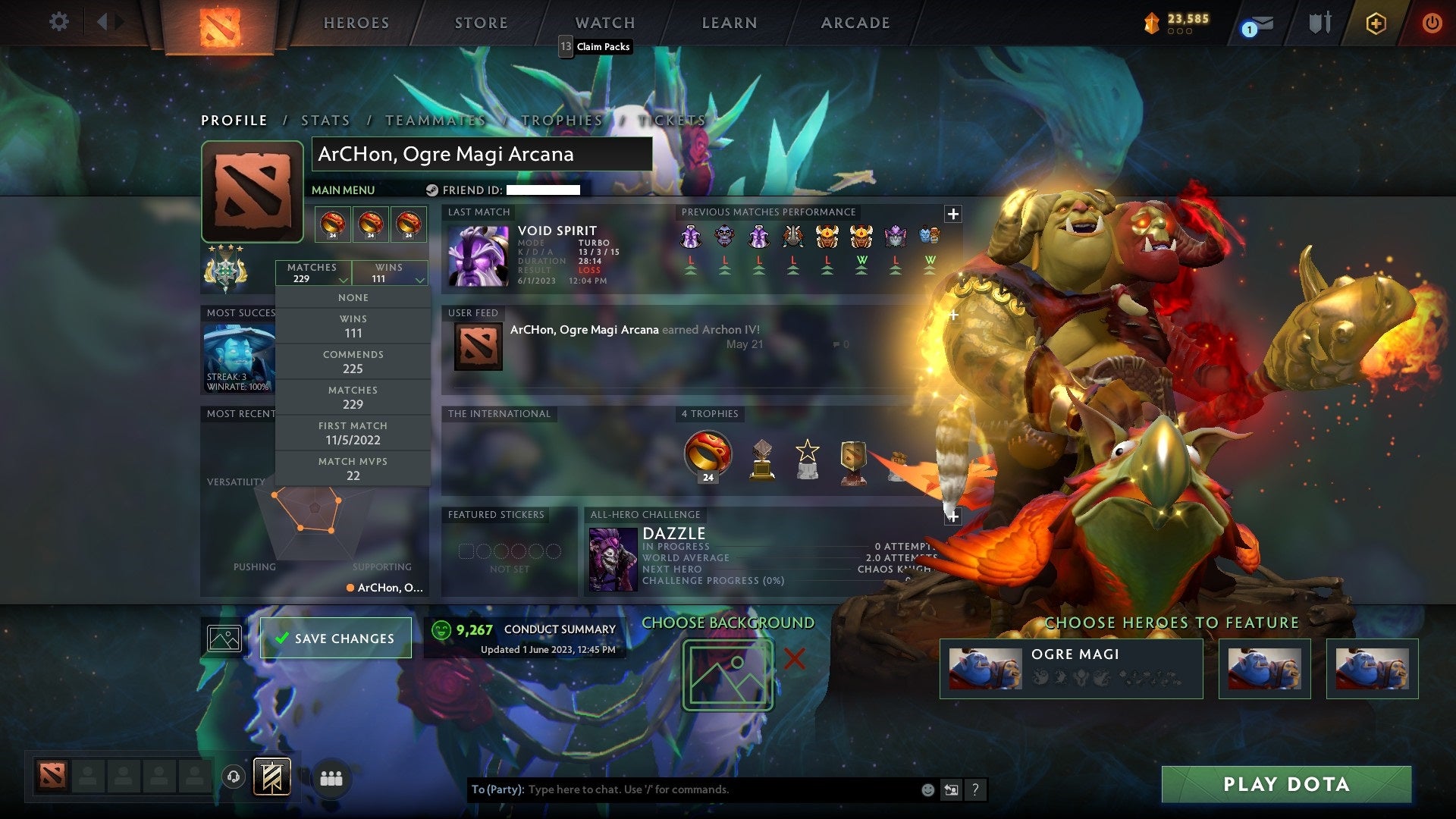Switch to the STATS tab
The image size is (1456, 819).
325,120
